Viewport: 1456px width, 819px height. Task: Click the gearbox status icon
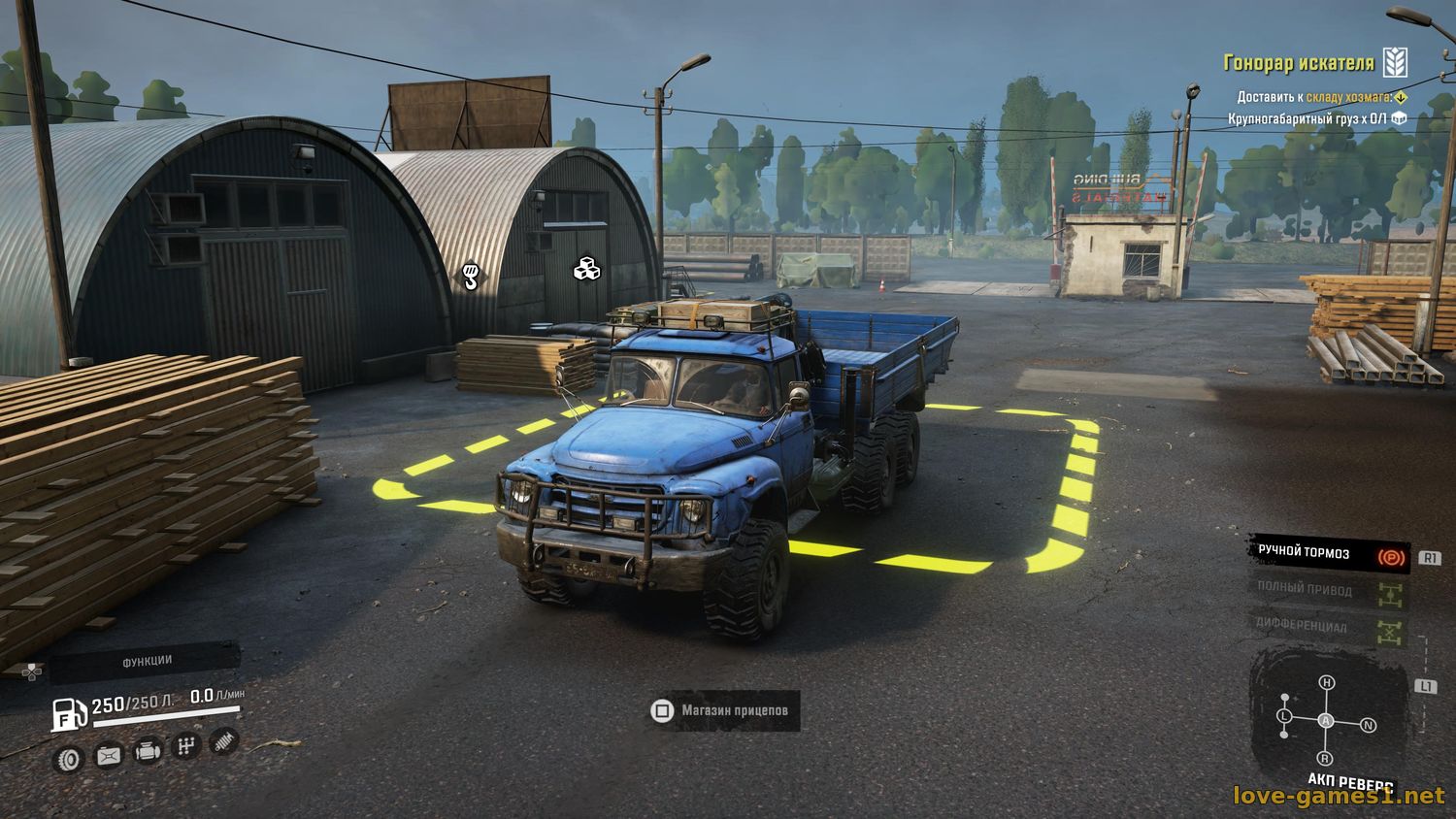(185, 746)
